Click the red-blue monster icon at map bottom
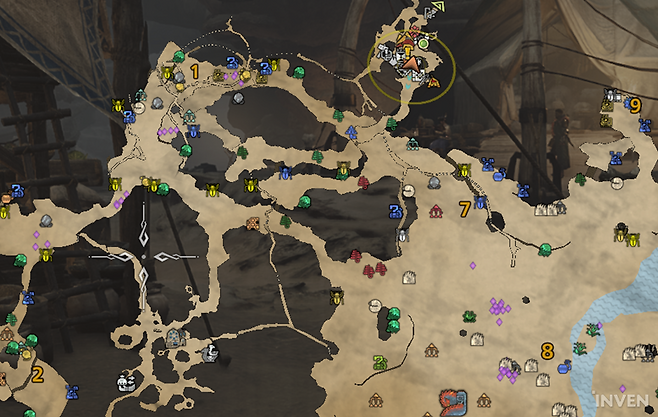658x417 pixels. point(453,405)
